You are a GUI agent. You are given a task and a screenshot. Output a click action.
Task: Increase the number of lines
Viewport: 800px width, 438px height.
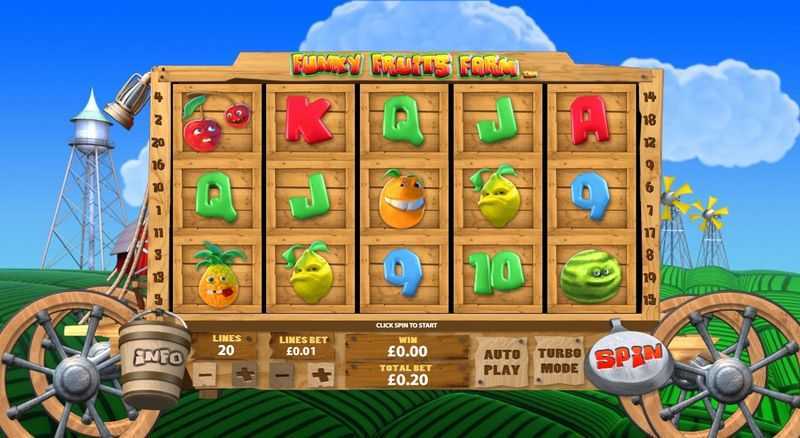[243, 375]
